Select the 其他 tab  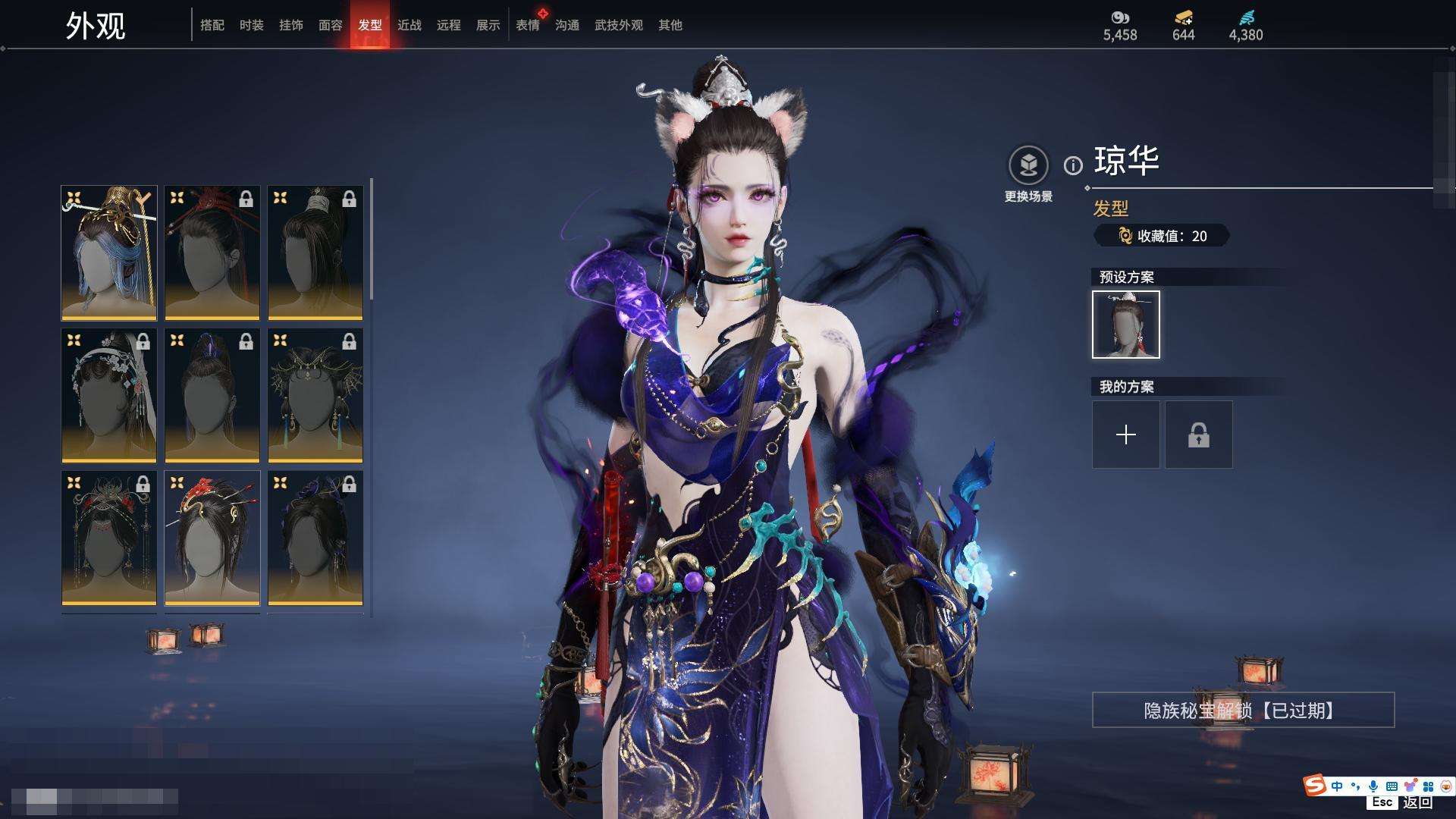(670, 25)
